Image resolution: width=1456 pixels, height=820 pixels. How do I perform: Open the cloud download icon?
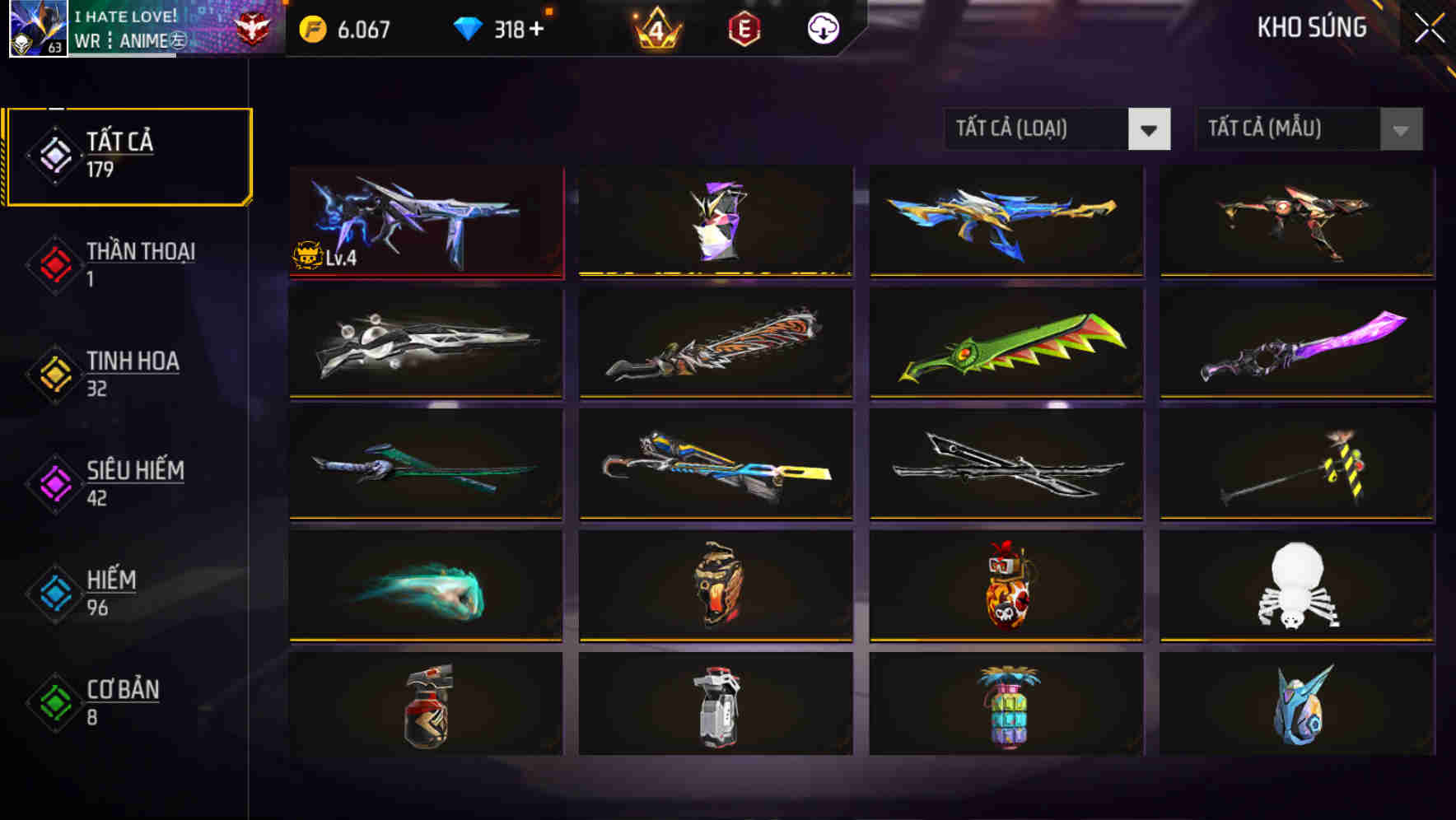824,29
